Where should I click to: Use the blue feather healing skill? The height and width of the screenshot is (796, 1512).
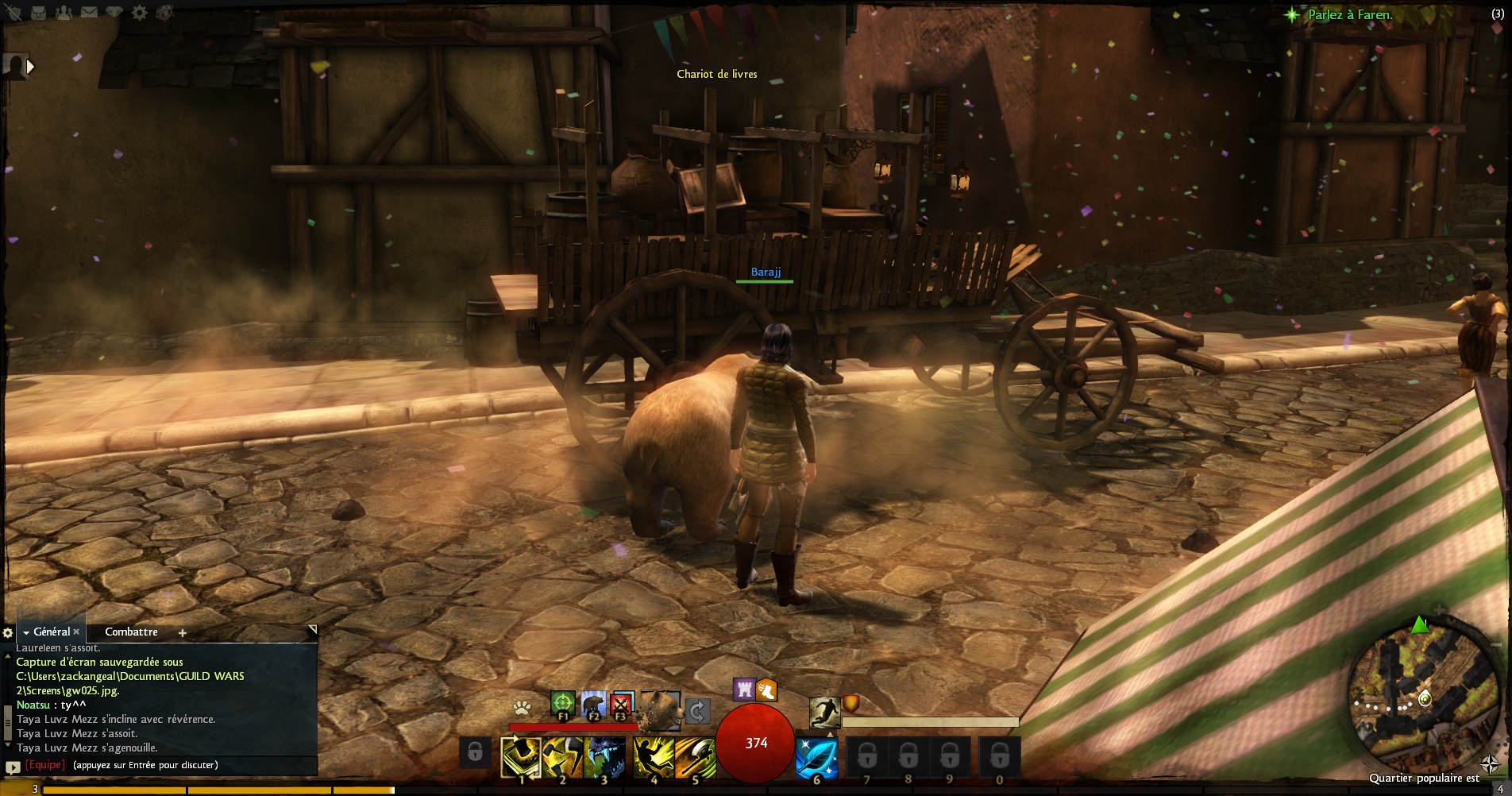tap(816, 757)
